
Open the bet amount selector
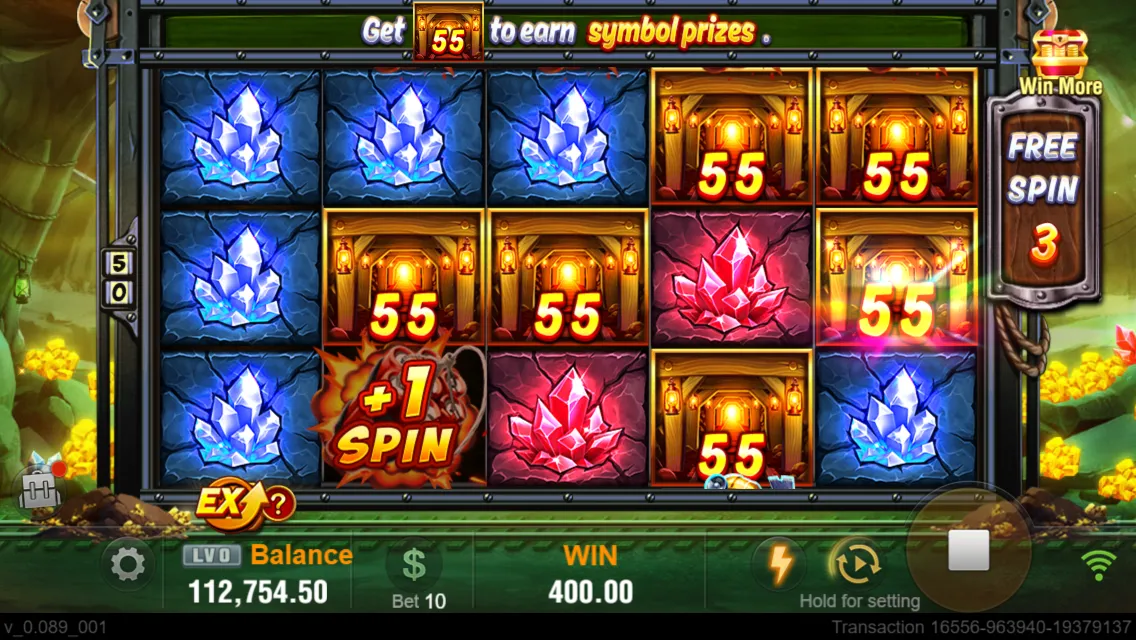point(415,566)
